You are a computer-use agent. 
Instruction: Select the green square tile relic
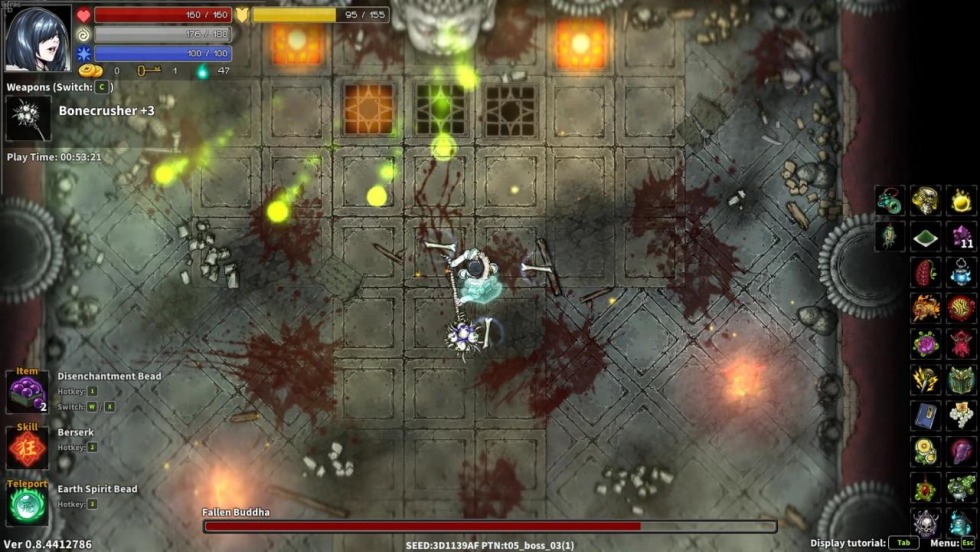925,237
